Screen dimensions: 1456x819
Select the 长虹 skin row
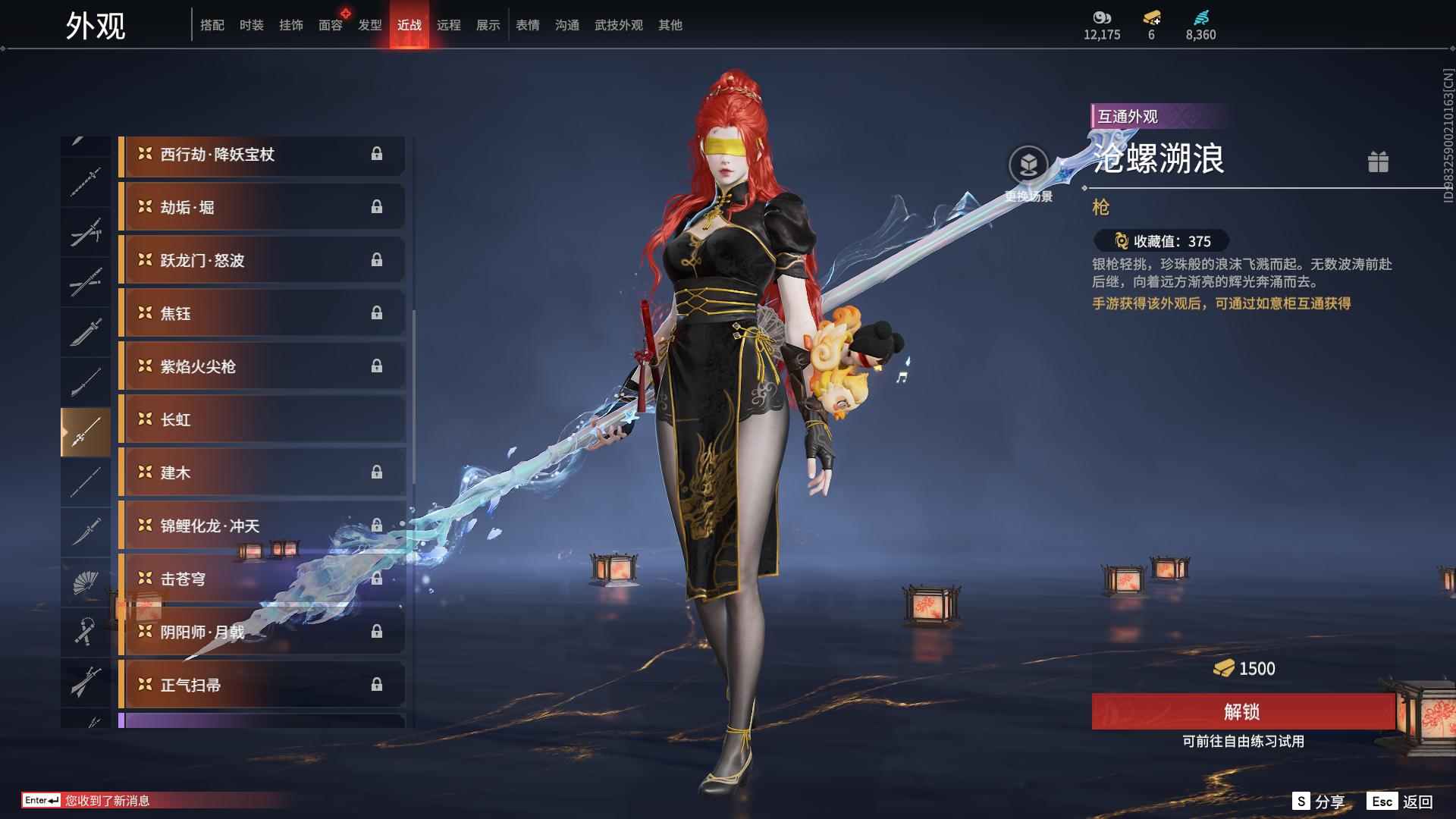pyautogui.click(x=262, y=420)
